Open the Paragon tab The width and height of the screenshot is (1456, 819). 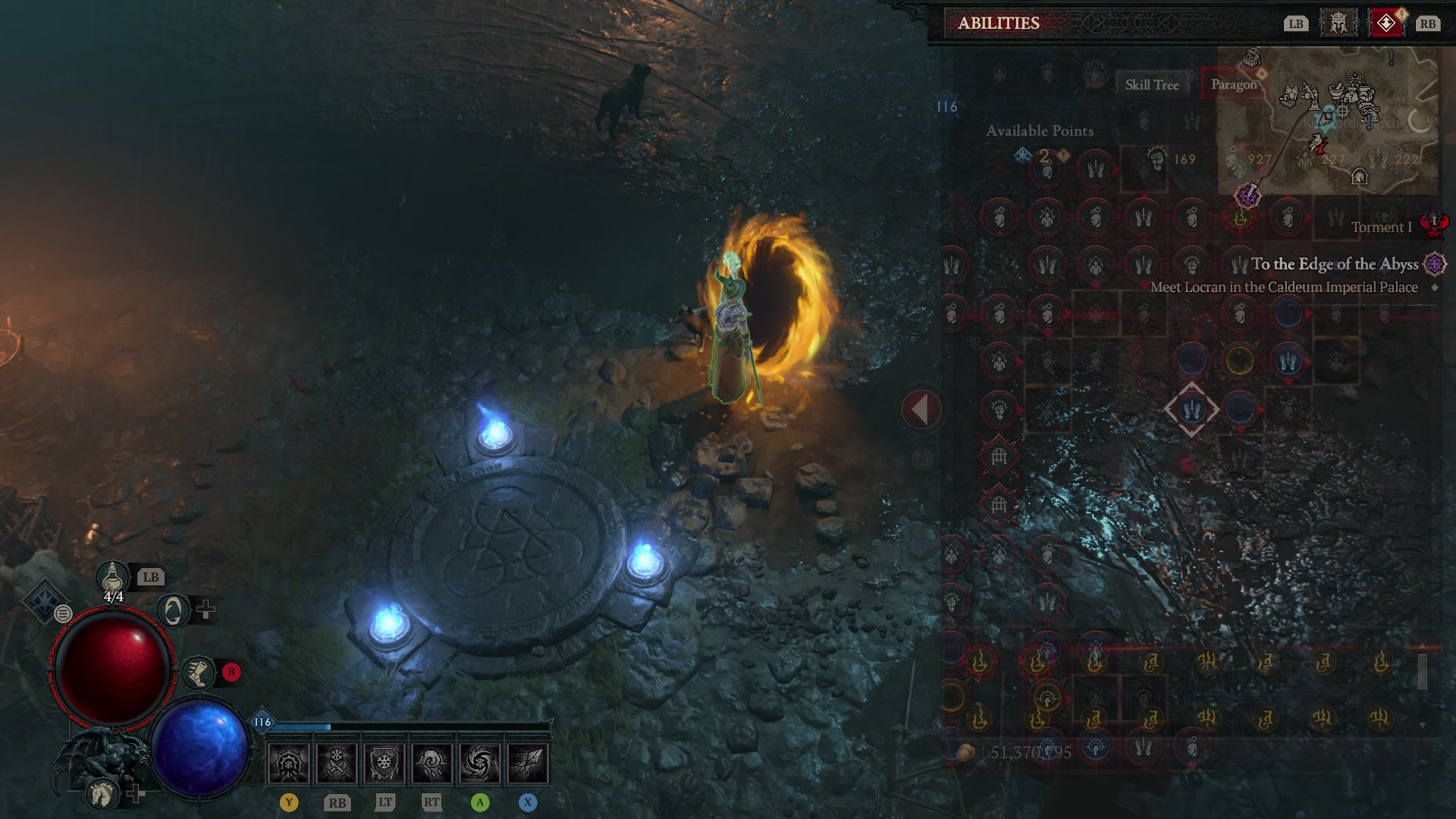coord(1235,84)
